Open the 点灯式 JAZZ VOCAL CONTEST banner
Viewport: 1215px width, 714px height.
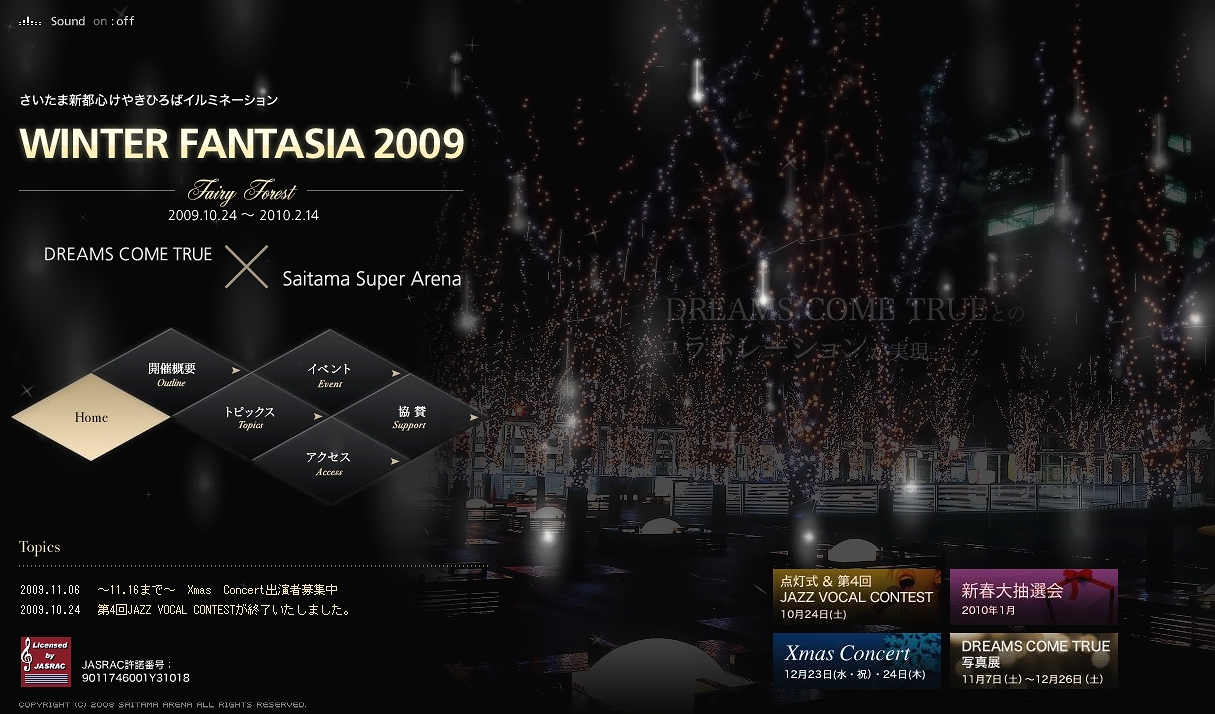(x=856, y=596)
